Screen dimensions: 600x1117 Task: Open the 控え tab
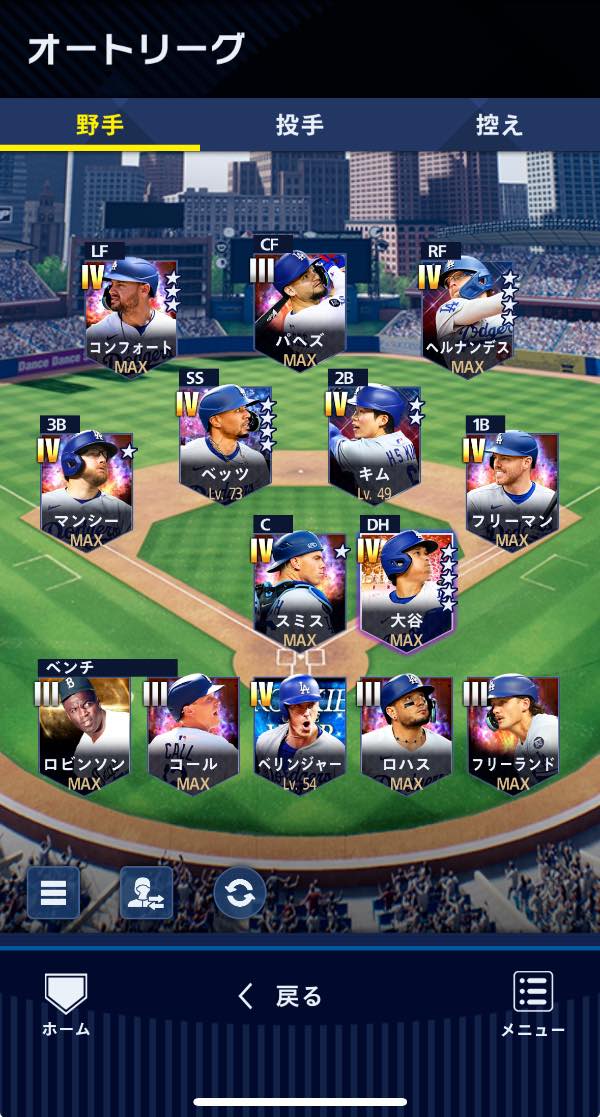499,125
